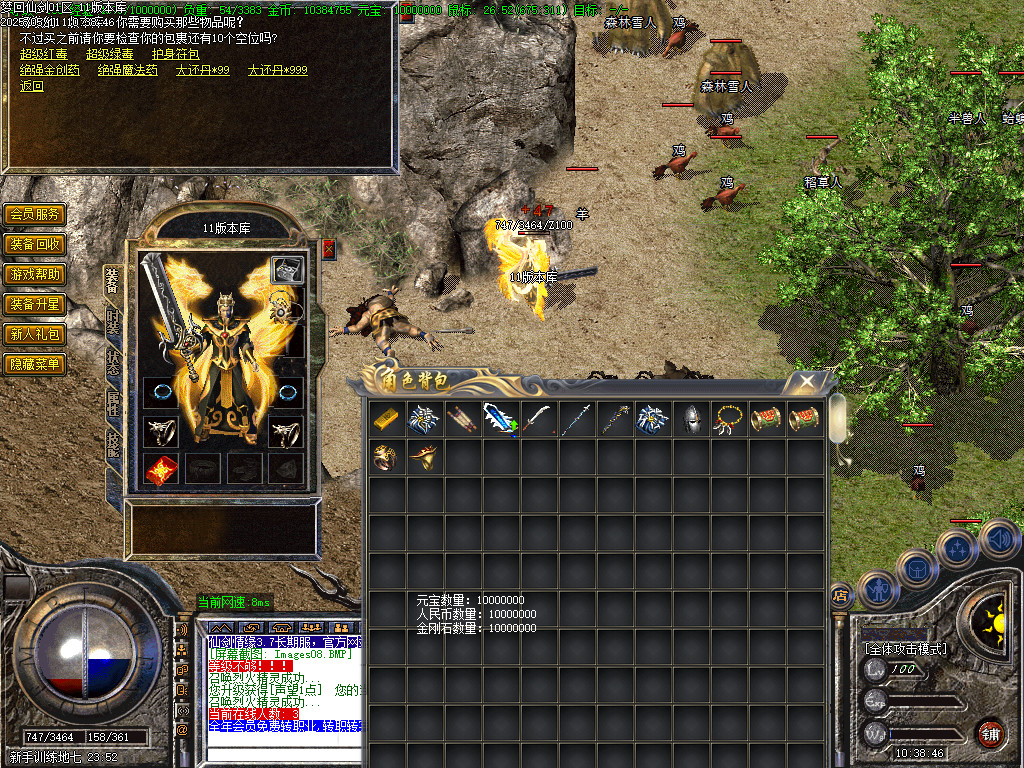This screenshot has width=1024, height=768.
Task: Toggle the 隐藏菜单 hide menu button
Action: pyautogui.click(x=35, y=364)
